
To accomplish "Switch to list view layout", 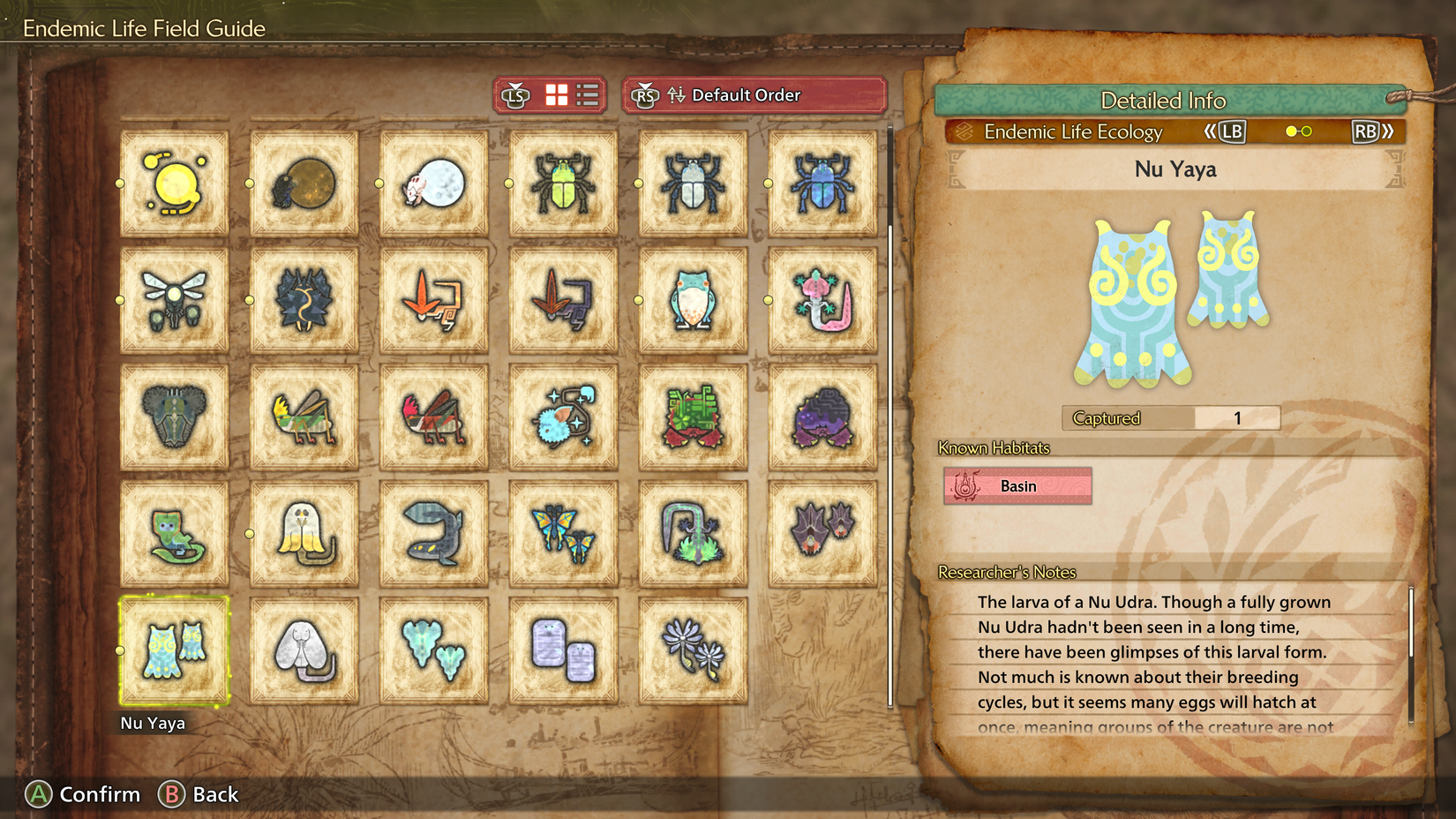I will point(587,94).
